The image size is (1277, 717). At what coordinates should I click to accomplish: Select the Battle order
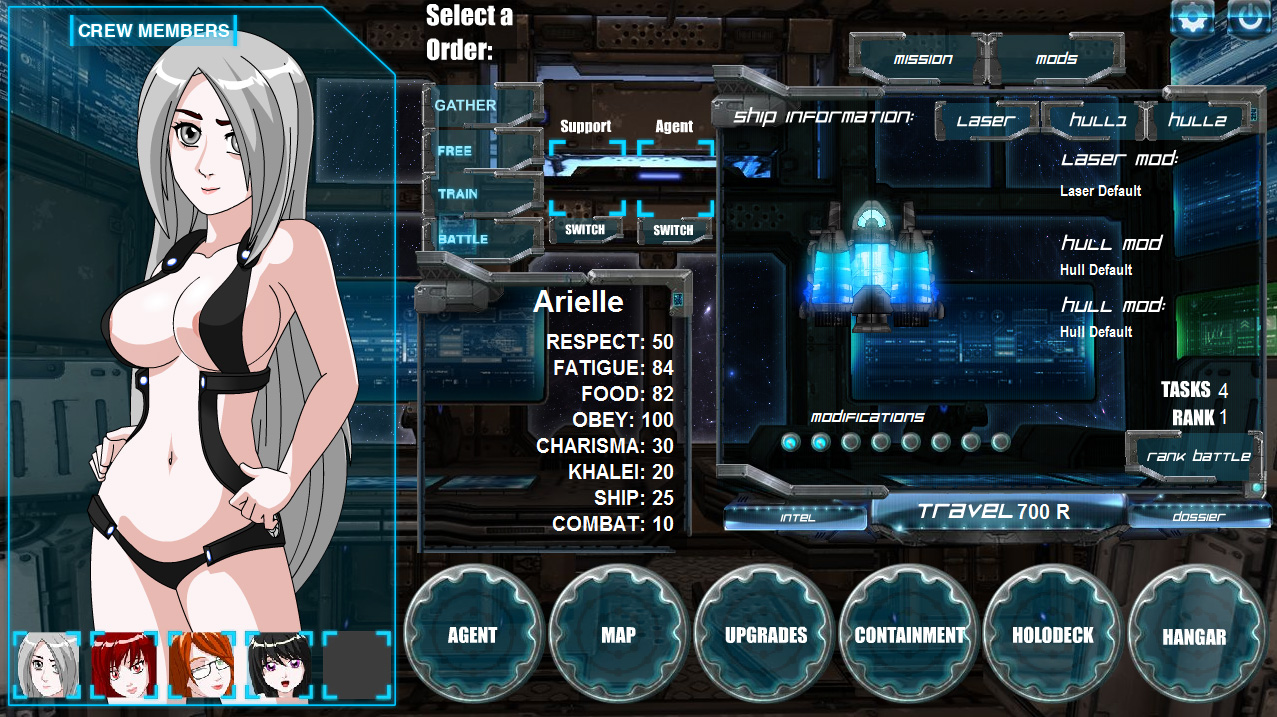(x=463, y=239)
